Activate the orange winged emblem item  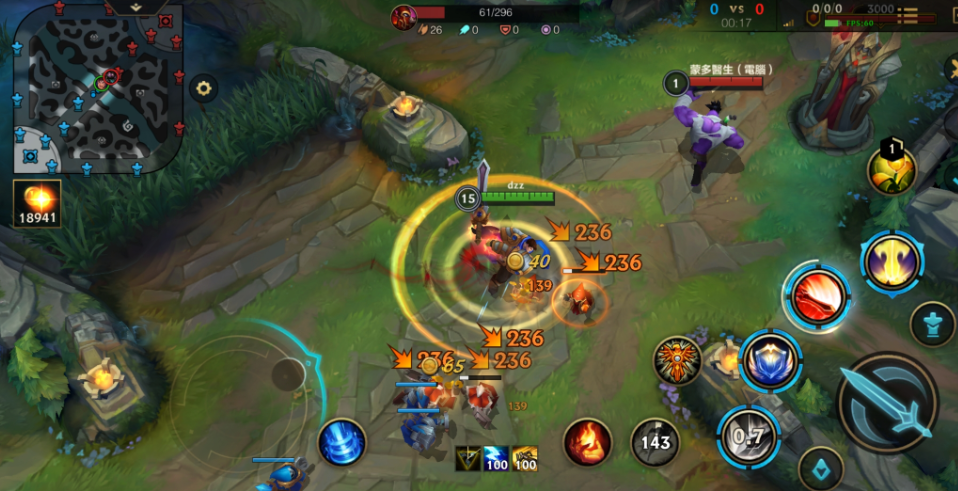click(x=677, y=361)
